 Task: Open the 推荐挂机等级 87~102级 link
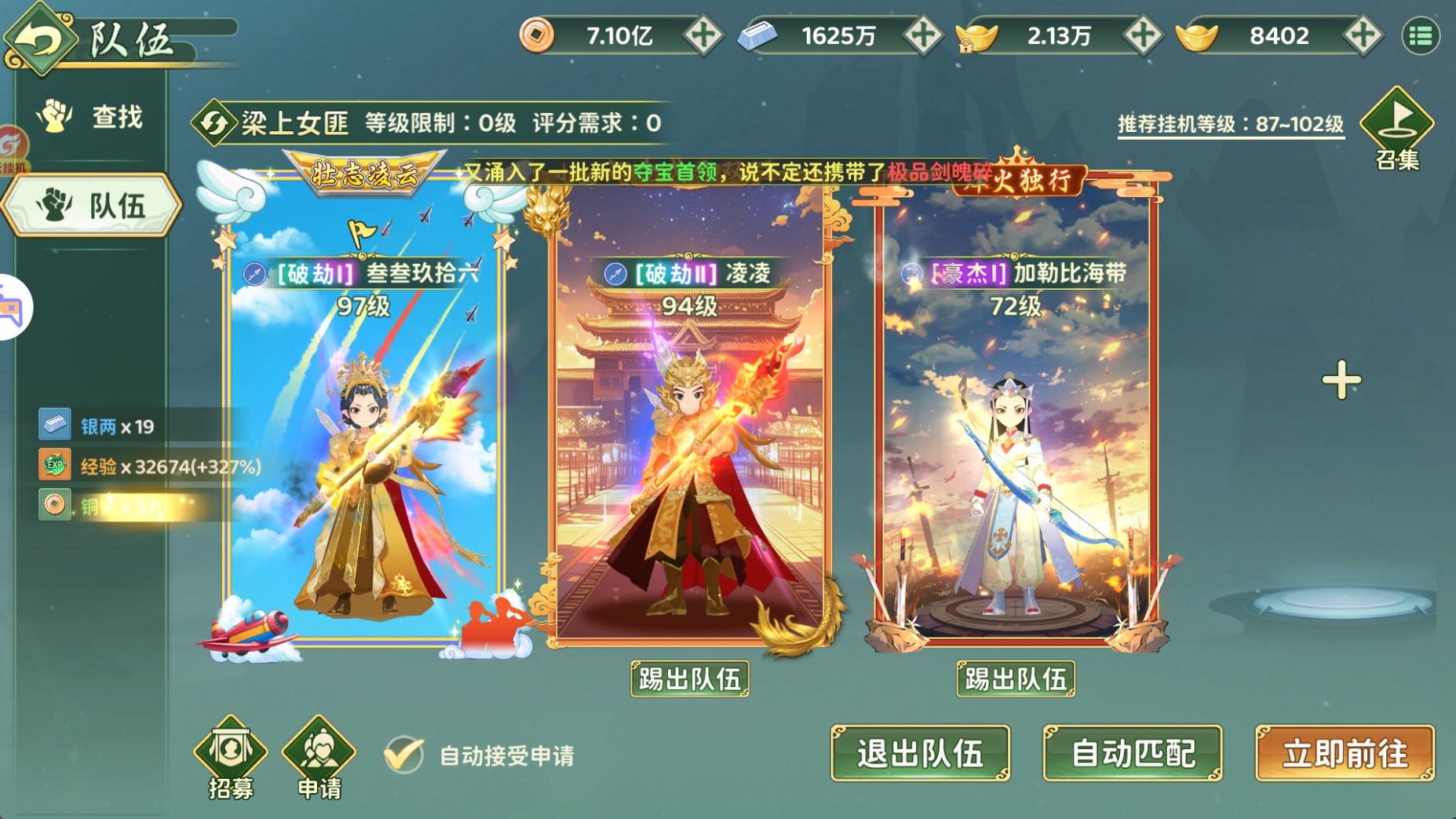[1228, 122]
